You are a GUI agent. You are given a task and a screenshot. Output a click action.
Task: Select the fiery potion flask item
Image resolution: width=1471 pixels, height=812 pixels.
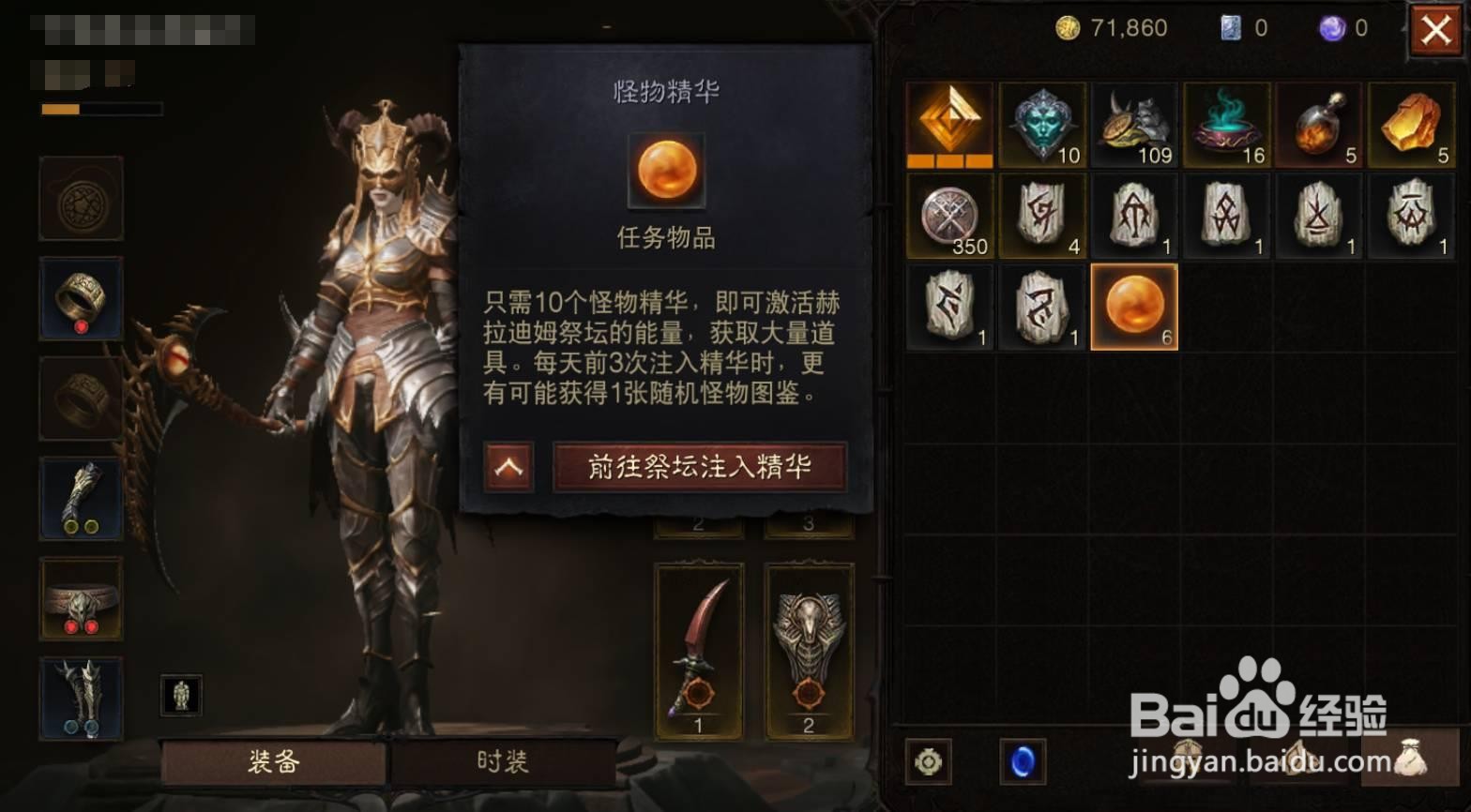[1319, 125]
